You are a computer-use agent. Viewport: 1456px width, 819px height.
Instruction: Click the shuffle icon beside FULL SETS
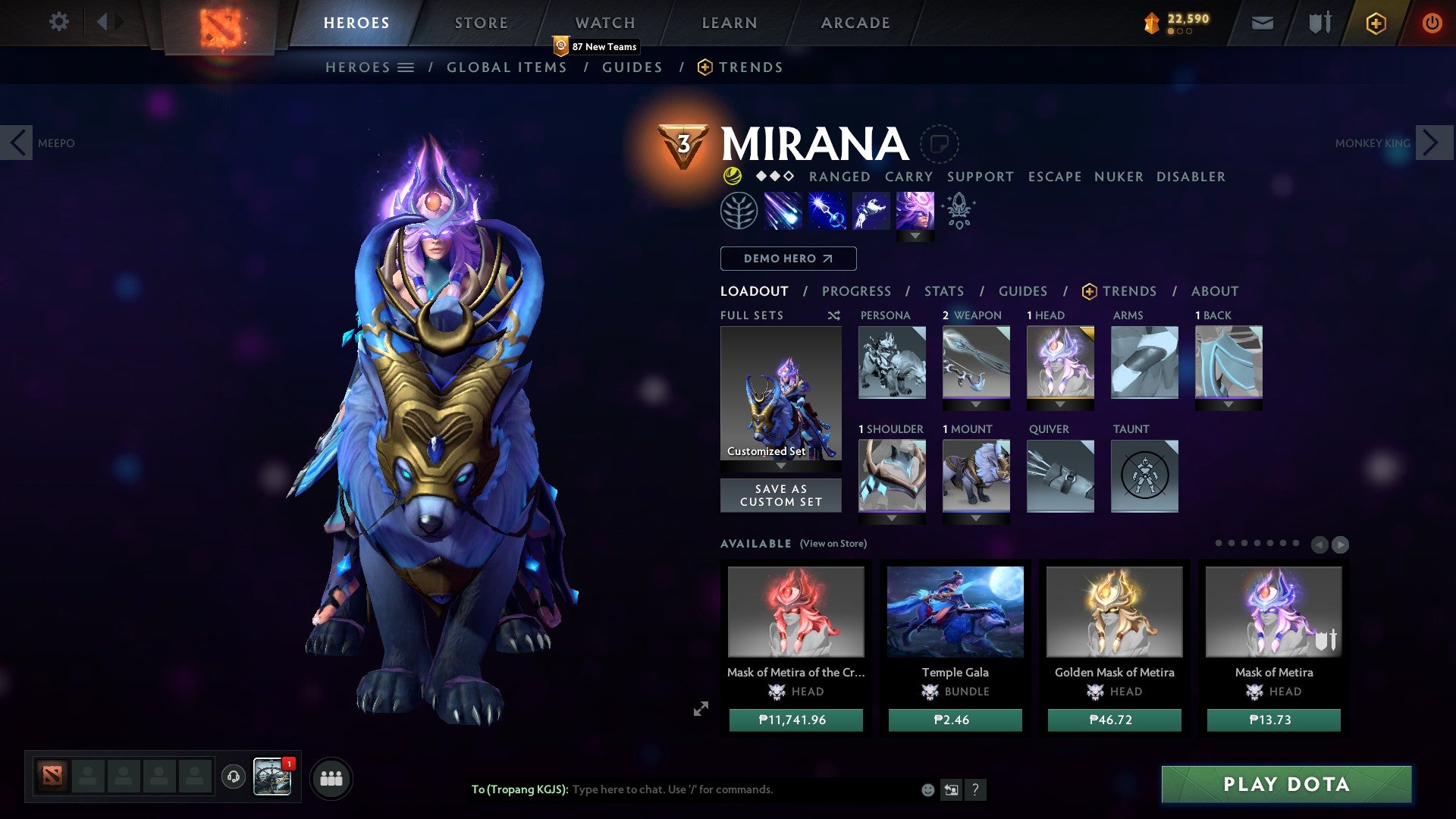tap(833, 315)
